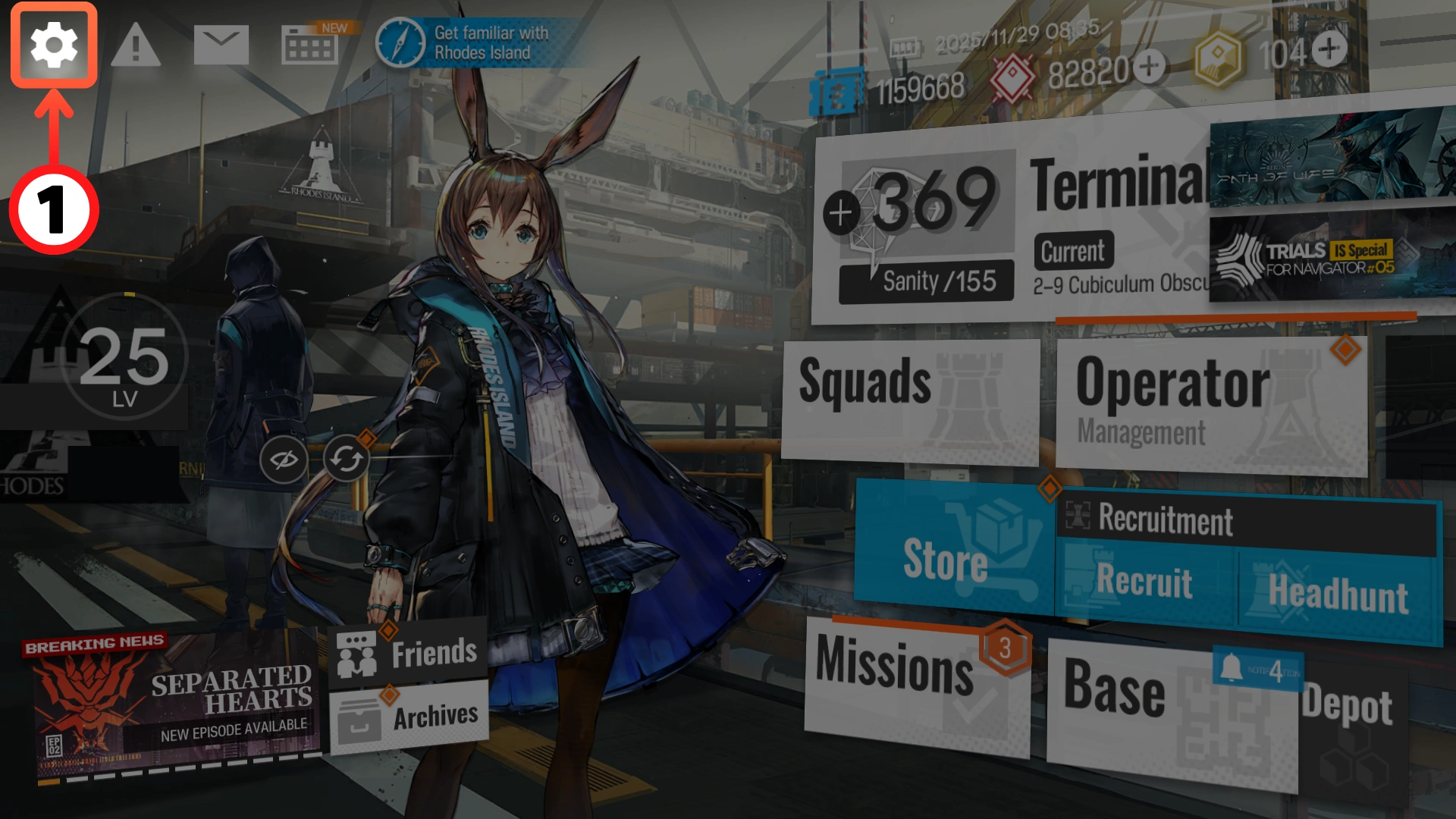Add sanity with the plus button

click(840, 213)
